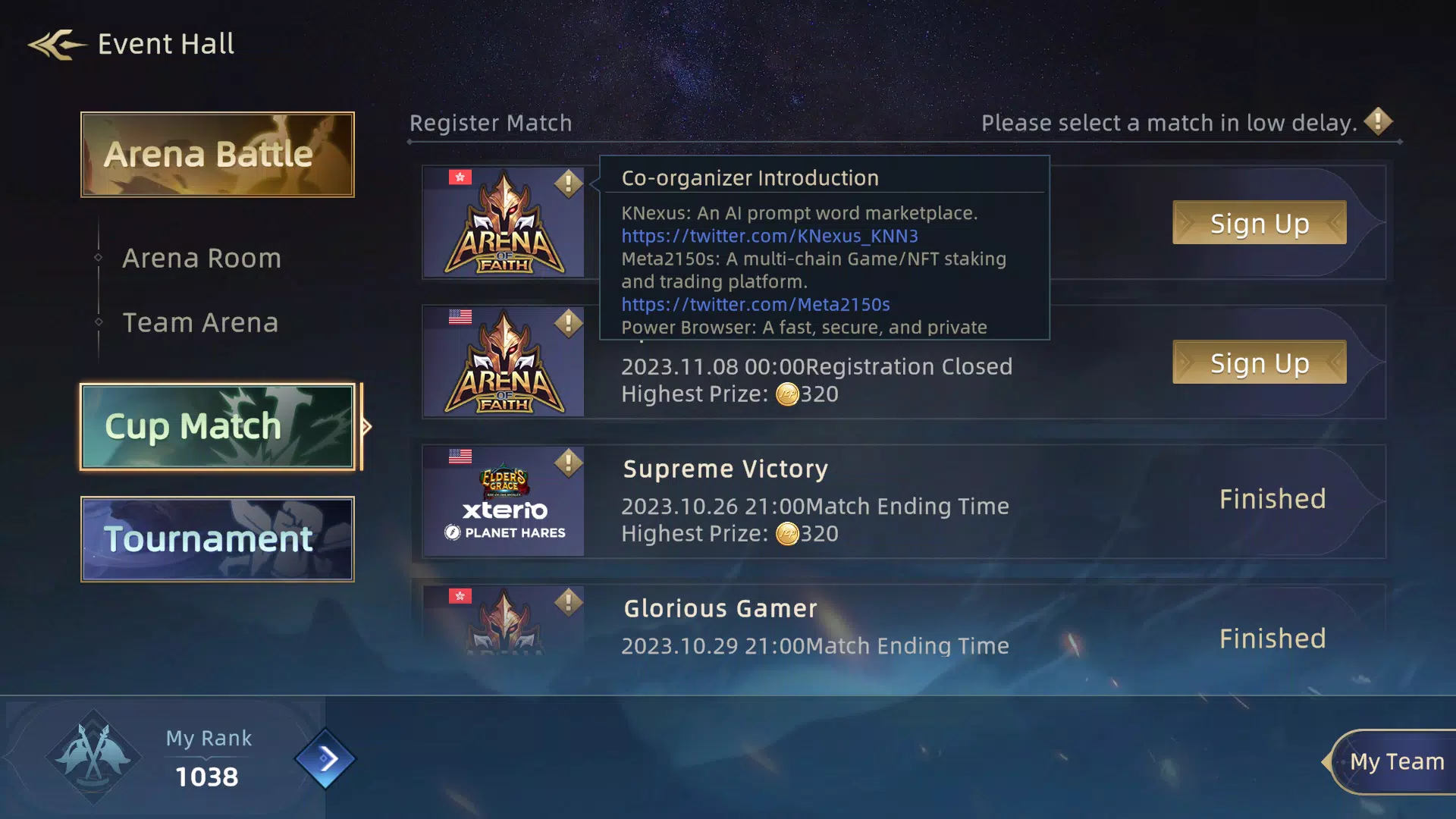Sign Up for the first Arena of Faith match

[x=1258, y=222]
